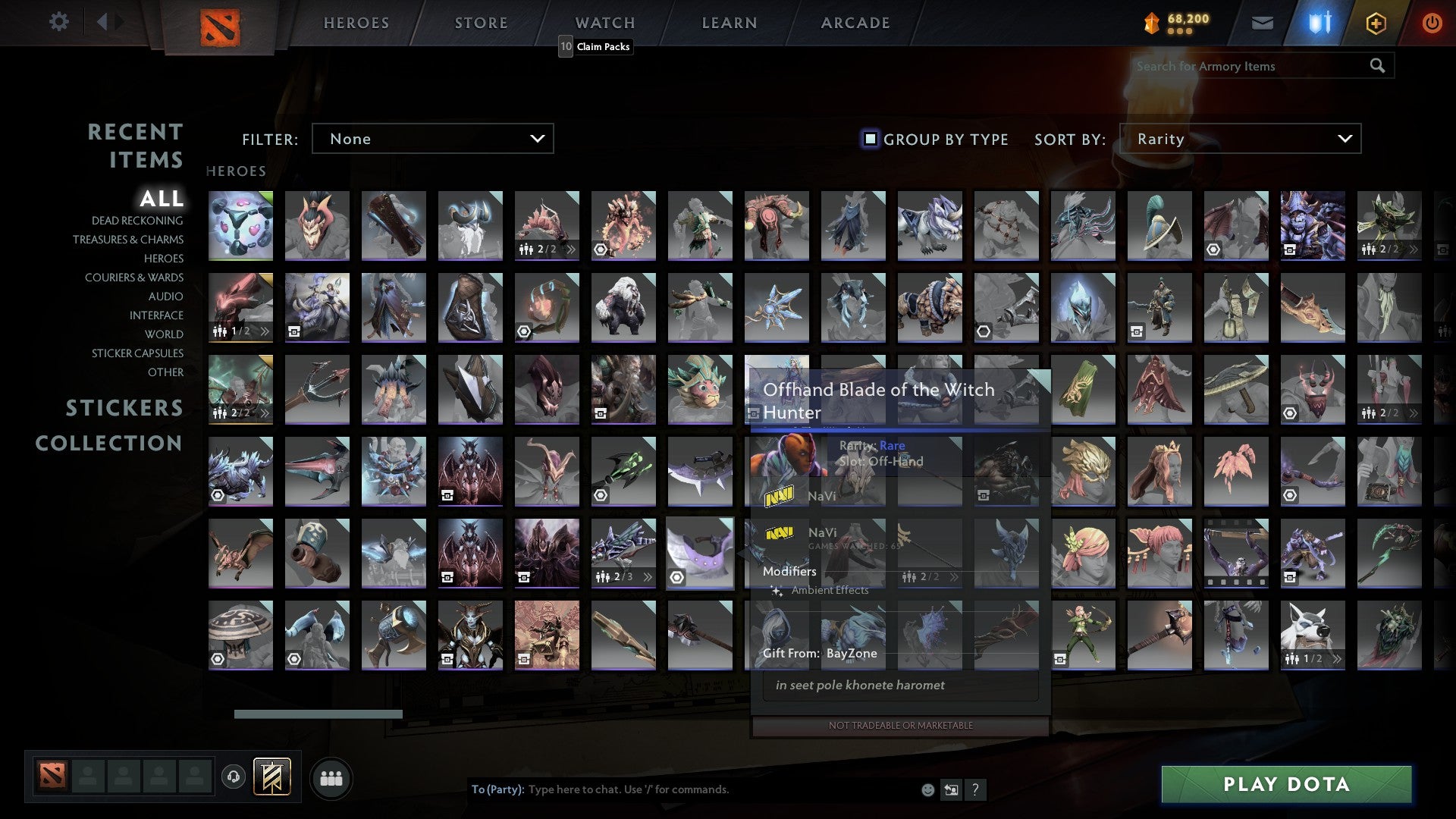Click the Dota Plus shield icon
The height and width of the screenshot is (819, 1456).
(1318, 22)
